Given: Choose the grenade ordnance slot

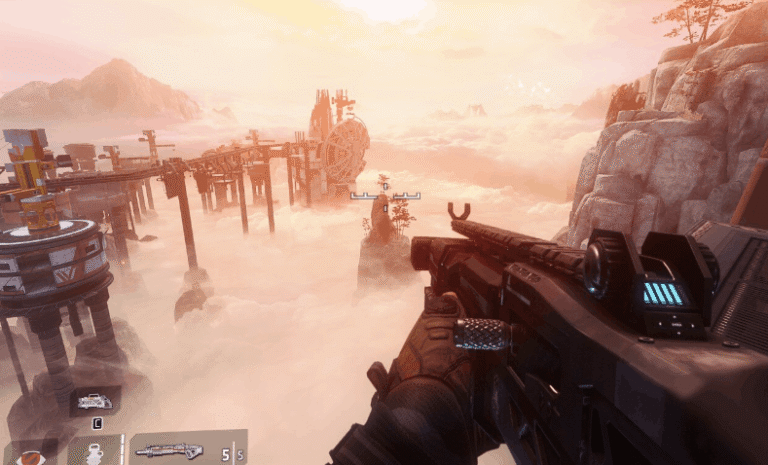Looking at the screenshot, I should coord(95,452).
